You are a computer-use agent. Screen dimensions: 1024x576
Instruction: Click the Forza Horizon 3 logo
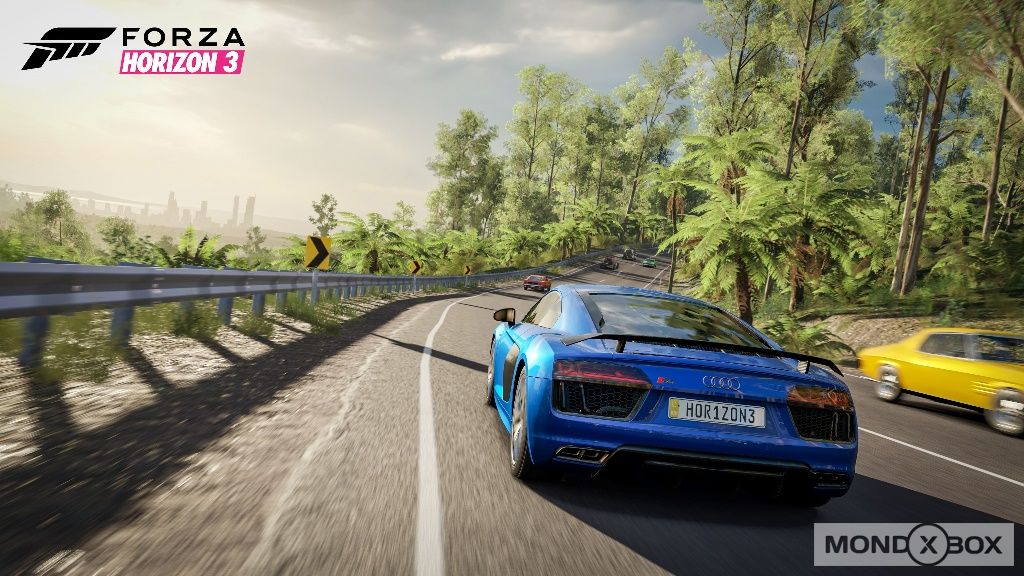[134, 49]
